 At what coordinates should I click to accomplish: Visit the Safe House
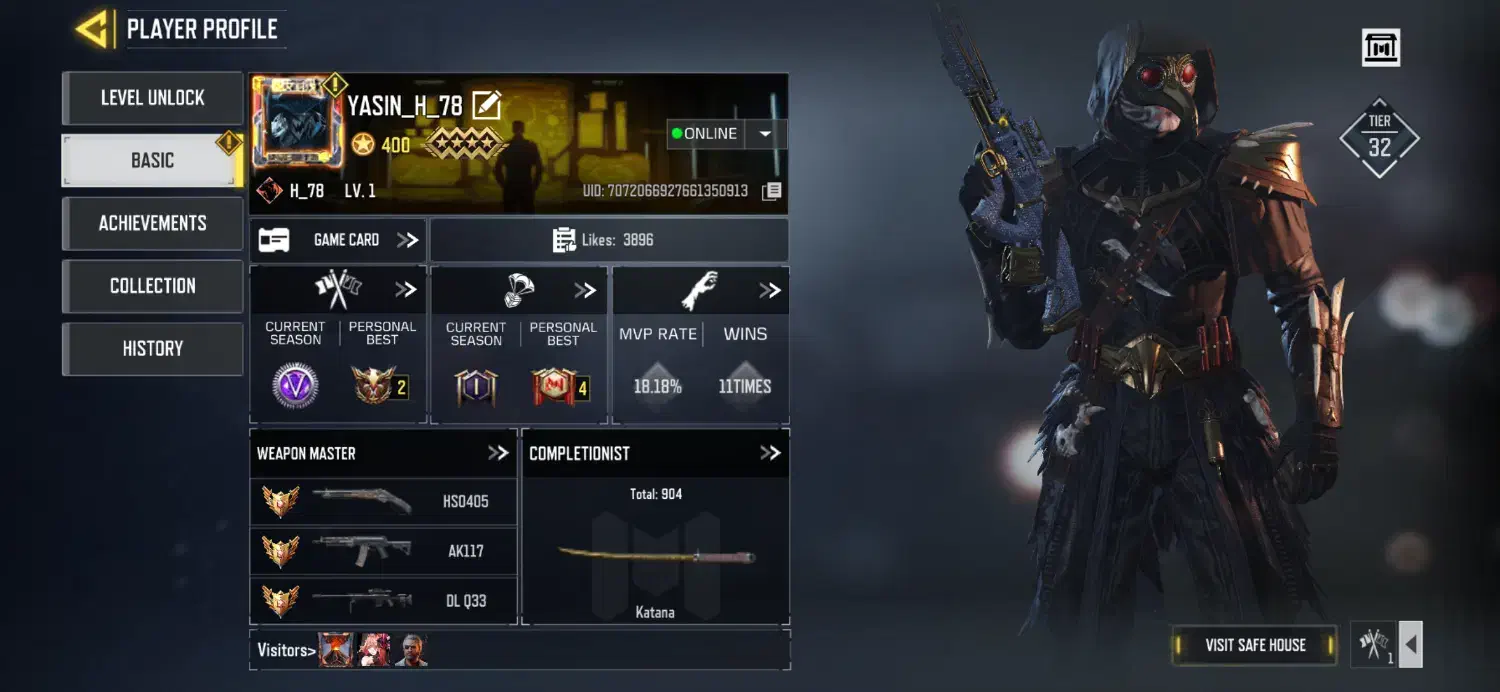tap(1254, 645)
